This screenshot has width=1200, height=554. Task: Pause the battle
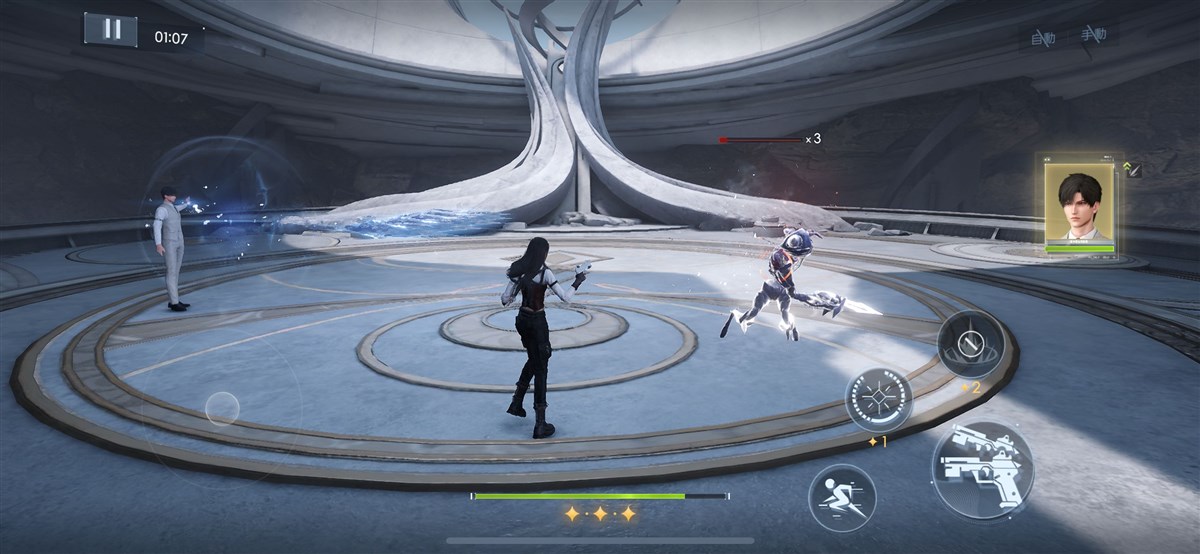click(x=111, y=29)
